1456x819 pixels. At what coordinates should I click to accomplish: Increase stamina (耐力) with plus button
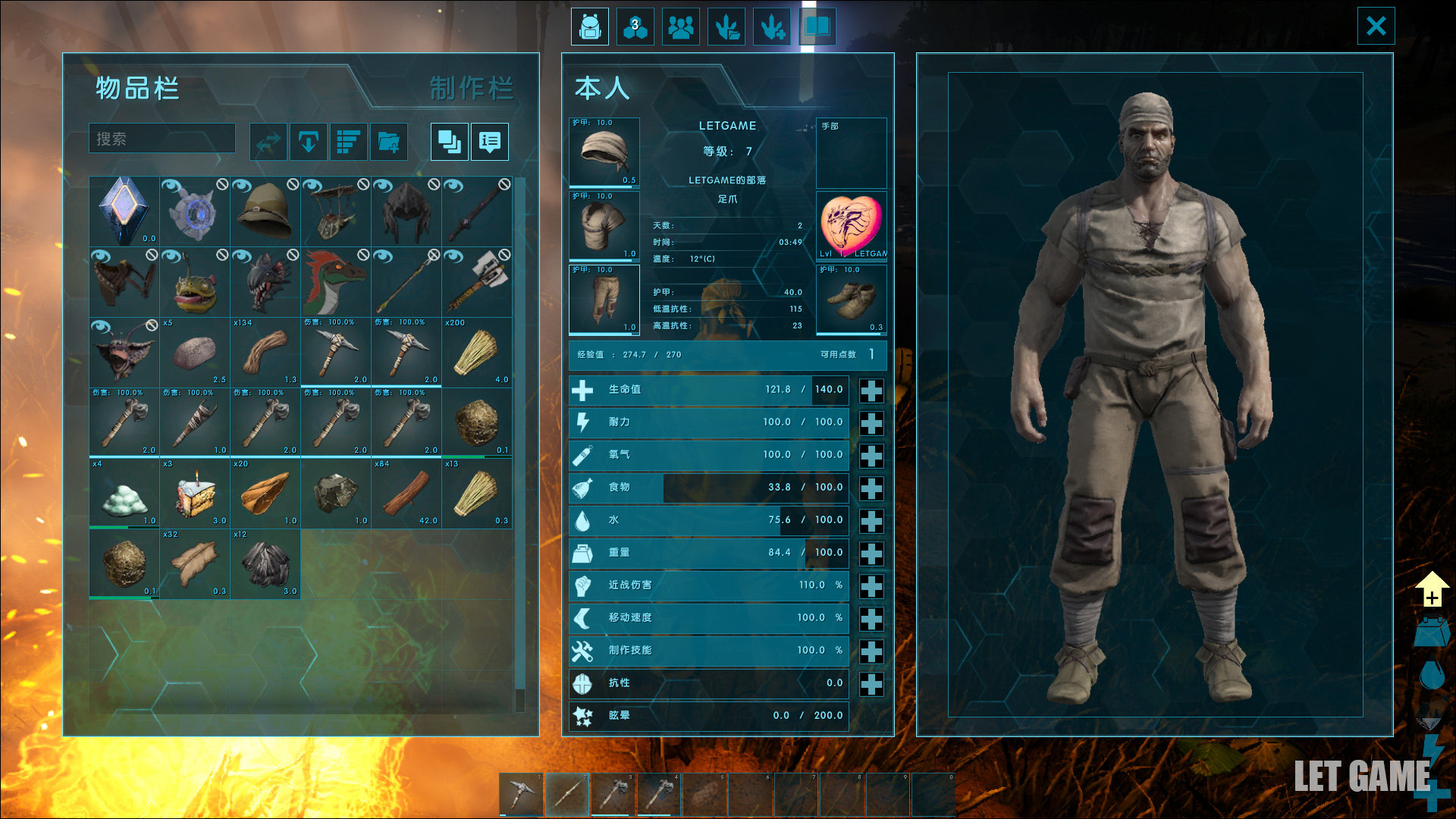click(871, 423)
